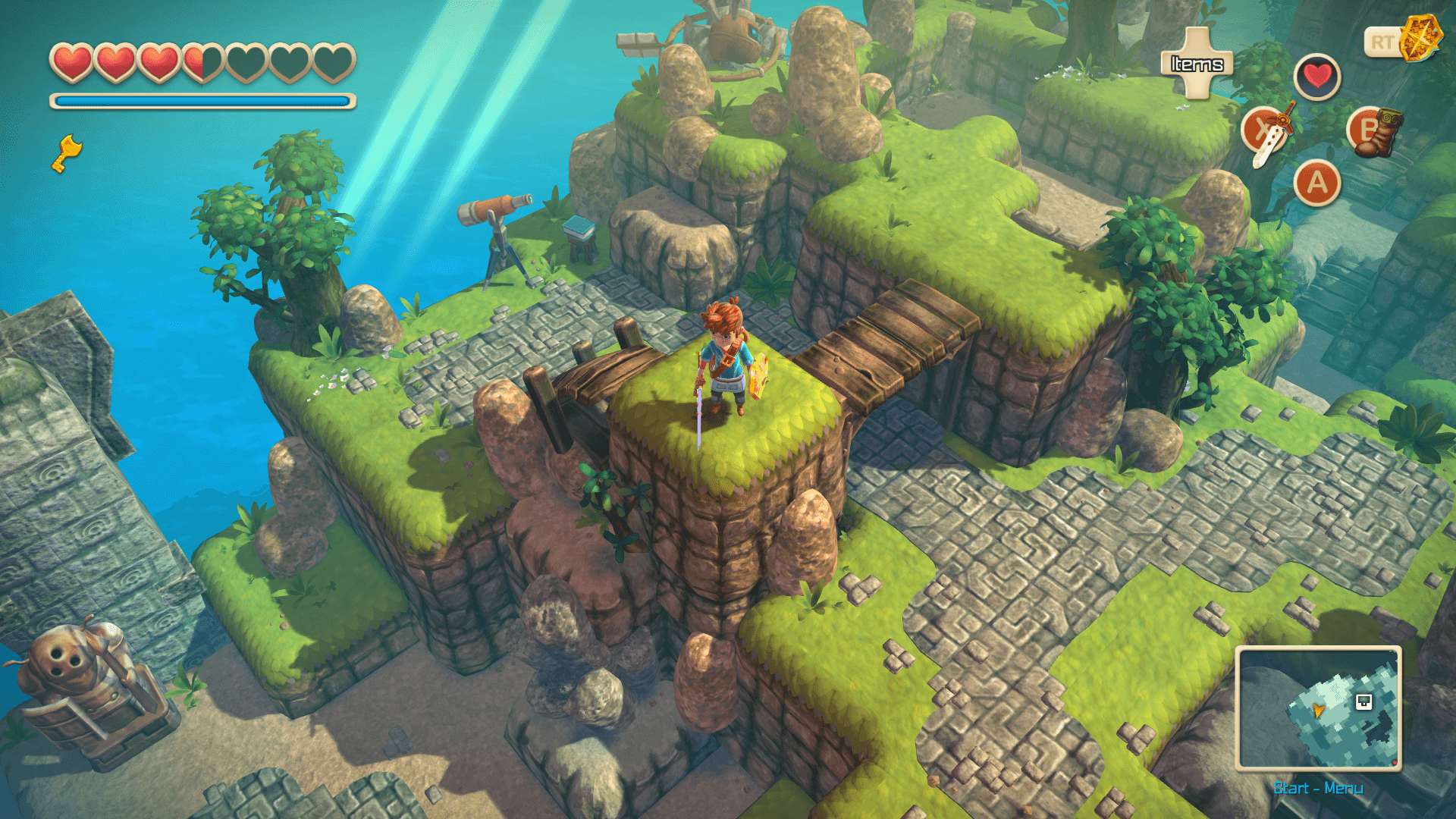Open the Items selector
1456x819 pixels.
pos(1197,64)
